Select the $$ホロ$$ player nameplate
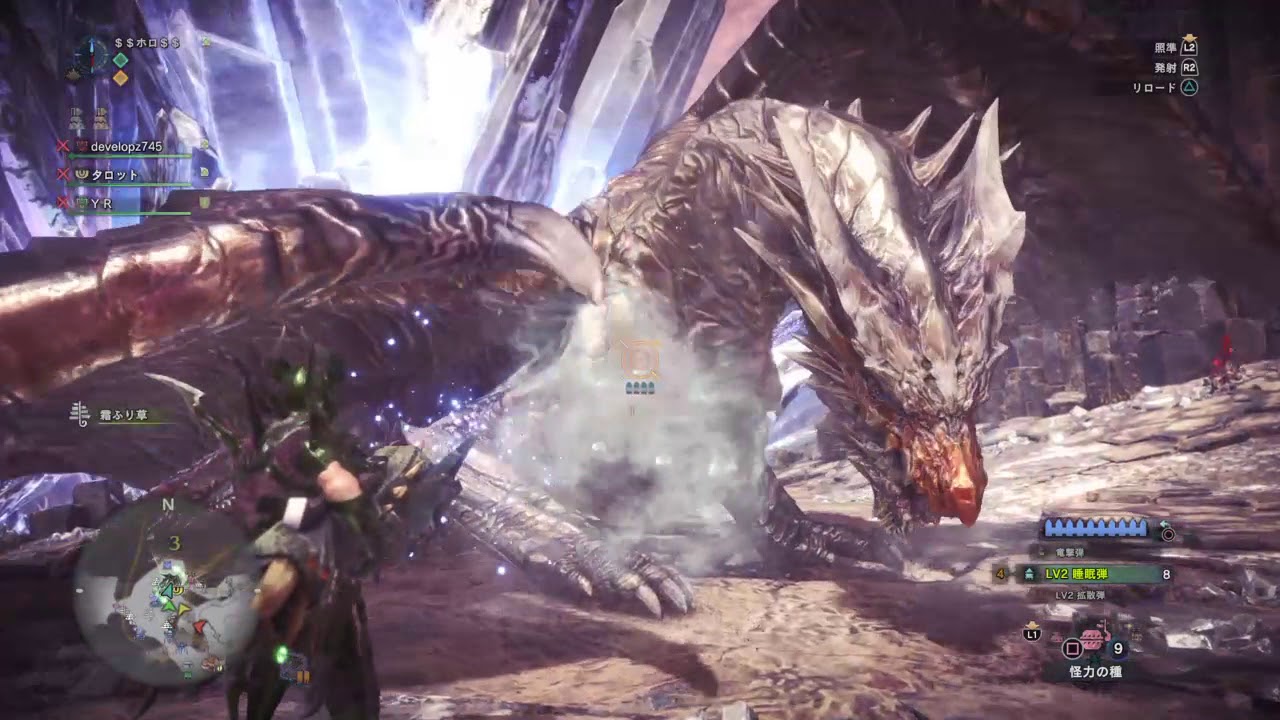Screen dimensions: 1280x720 (146, 43)
